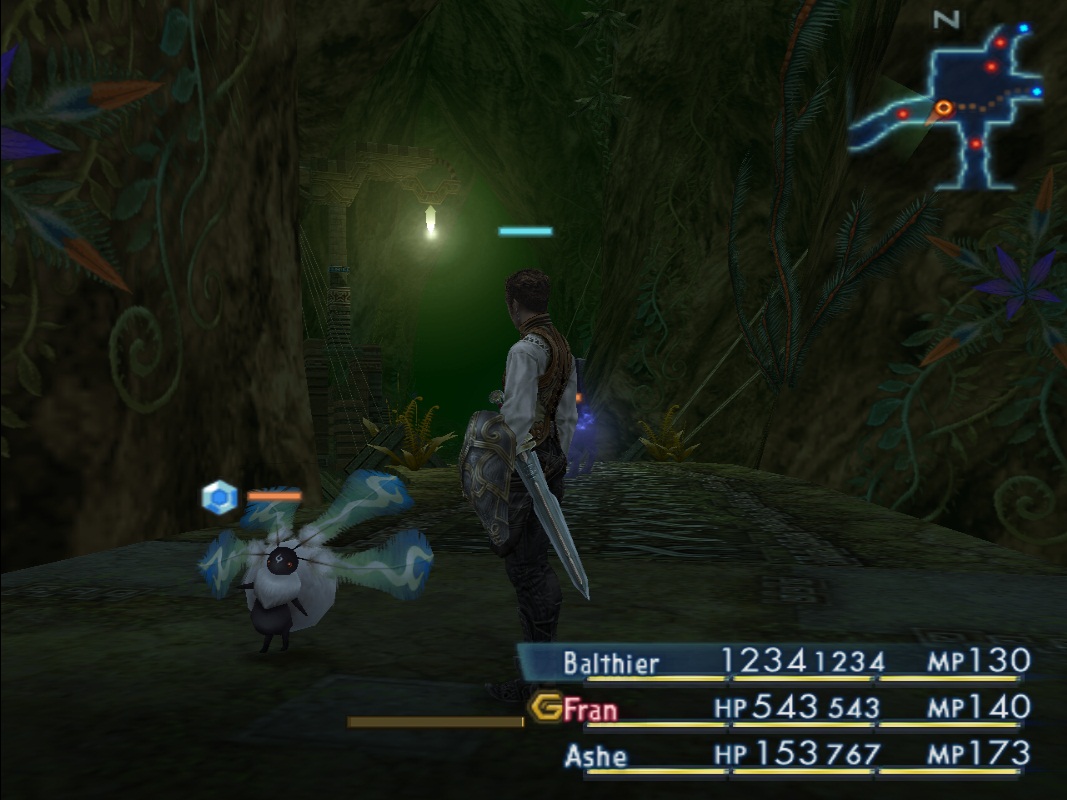Viewport: 1067px width, 800px height.
Task: Select Ashe in the party list
Action: pos(596,756)
